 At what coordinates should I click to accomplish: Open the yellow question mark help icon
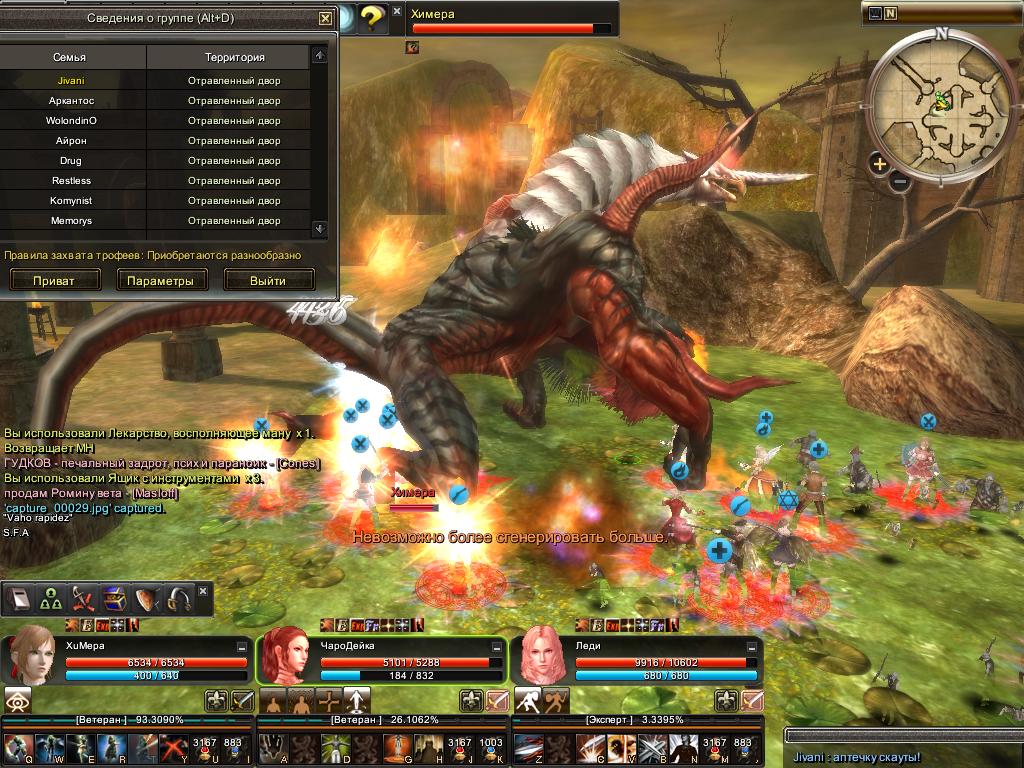coord(372,17)
